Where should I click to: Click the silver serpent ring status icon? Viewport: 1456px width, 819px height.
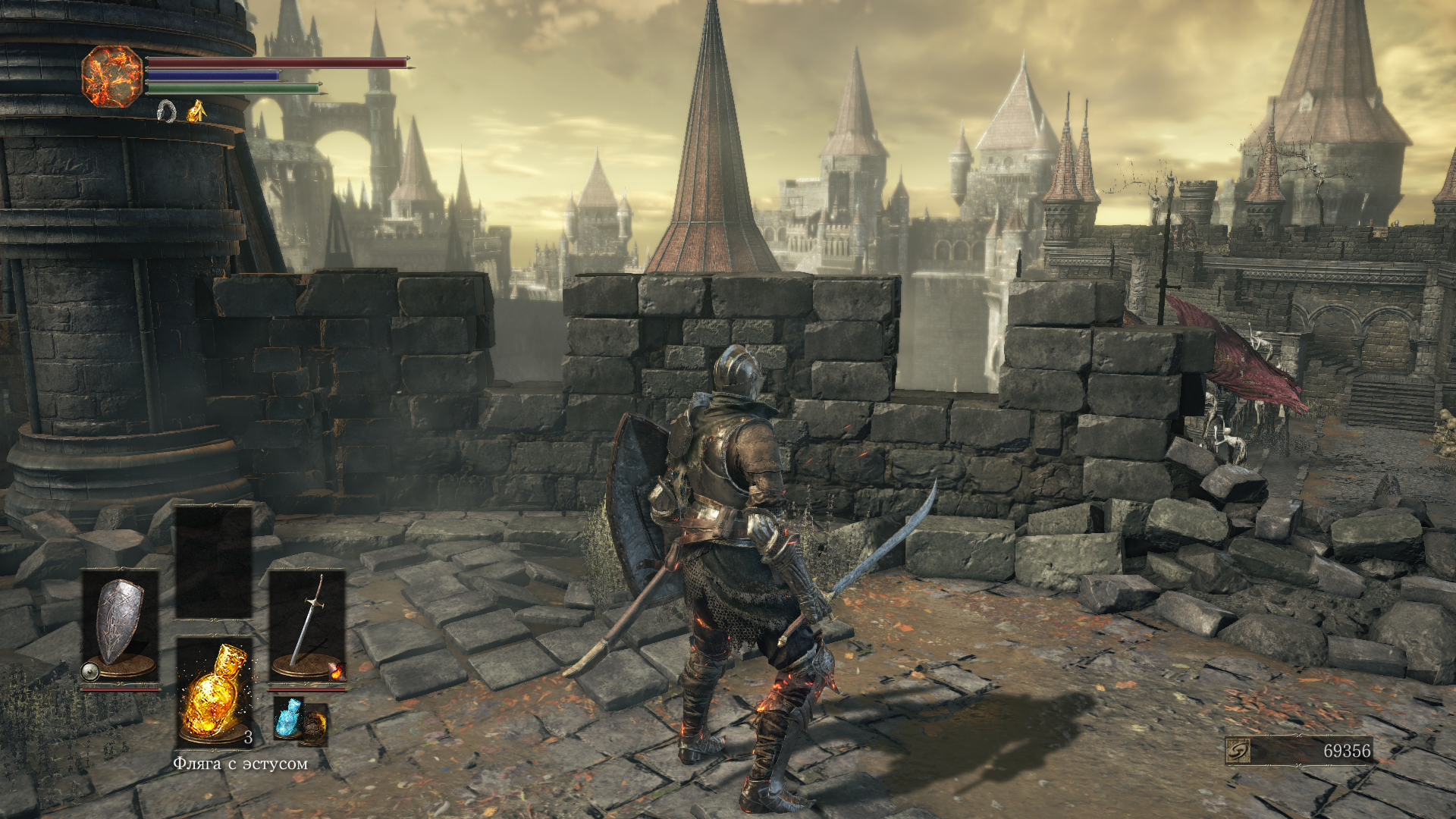[x=167, y=111]
